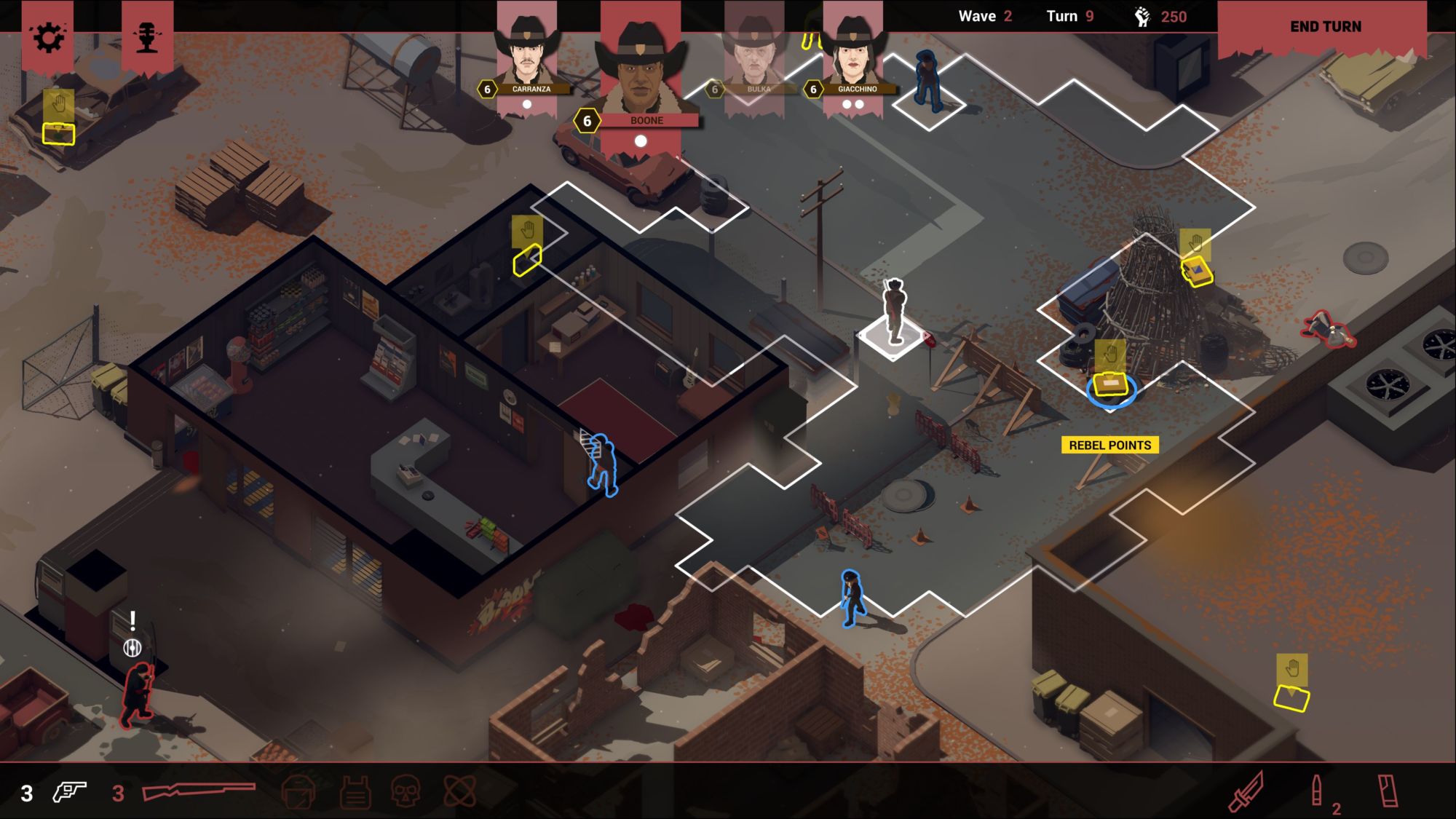Click the magazine reload icon
The width and height of the screenshot is (1456, 819).
1388,791
